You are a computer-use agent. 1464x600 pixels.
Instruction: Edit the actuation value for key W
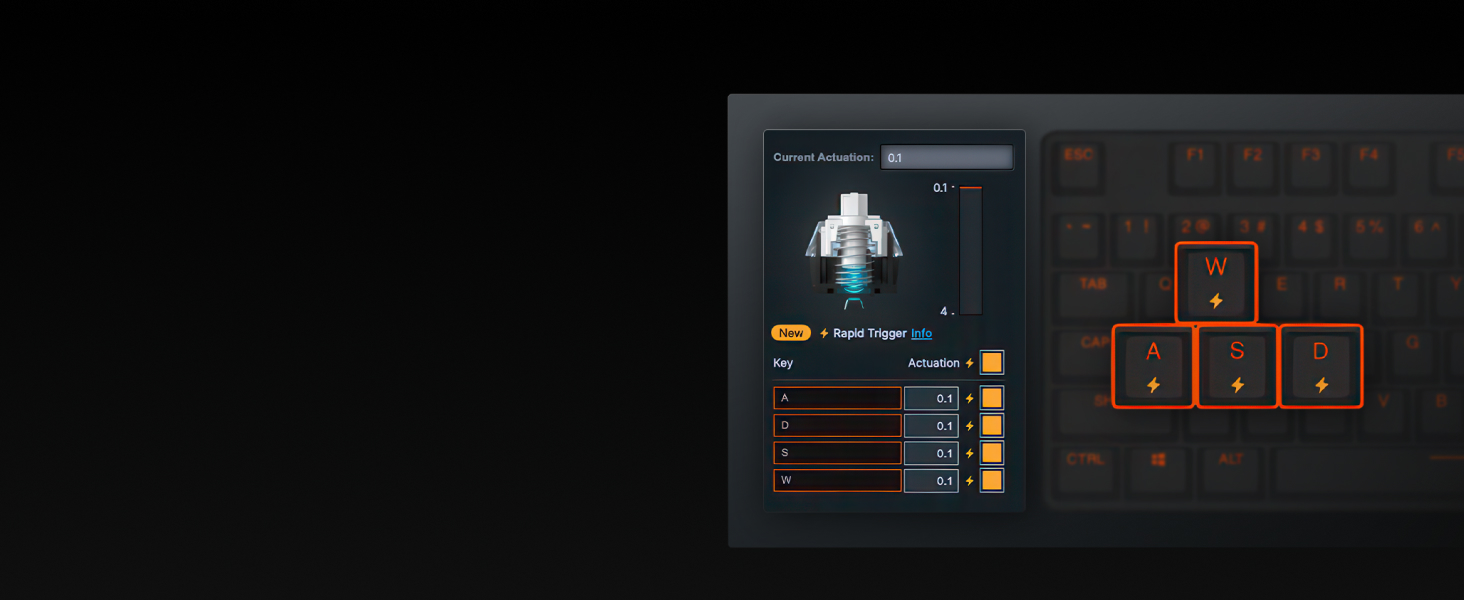click(x=931, y=481)
